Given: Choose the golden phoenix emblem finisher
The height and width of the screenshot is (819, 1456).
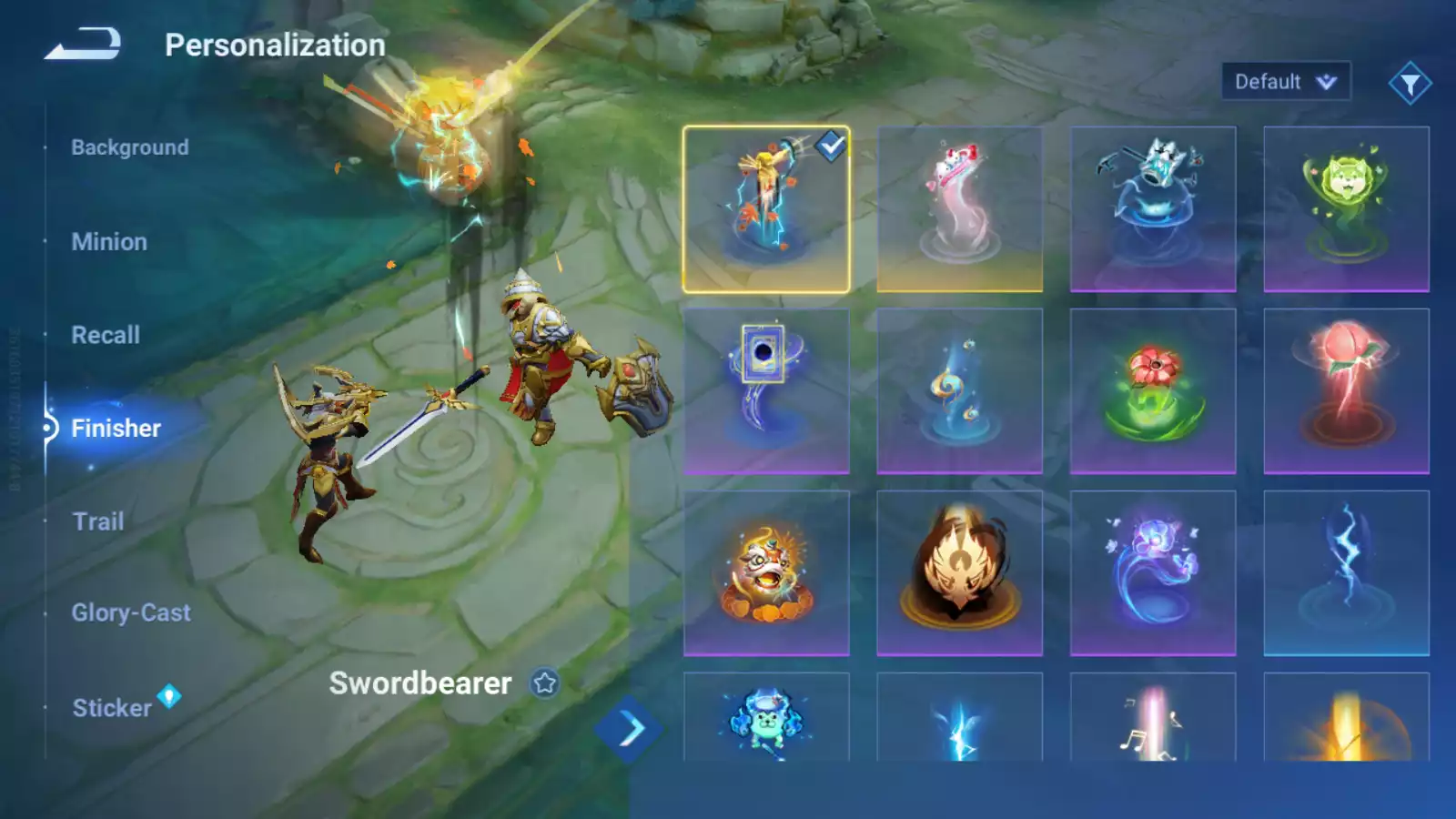Looking at the screenshot, I should click(x=959, y=573).
